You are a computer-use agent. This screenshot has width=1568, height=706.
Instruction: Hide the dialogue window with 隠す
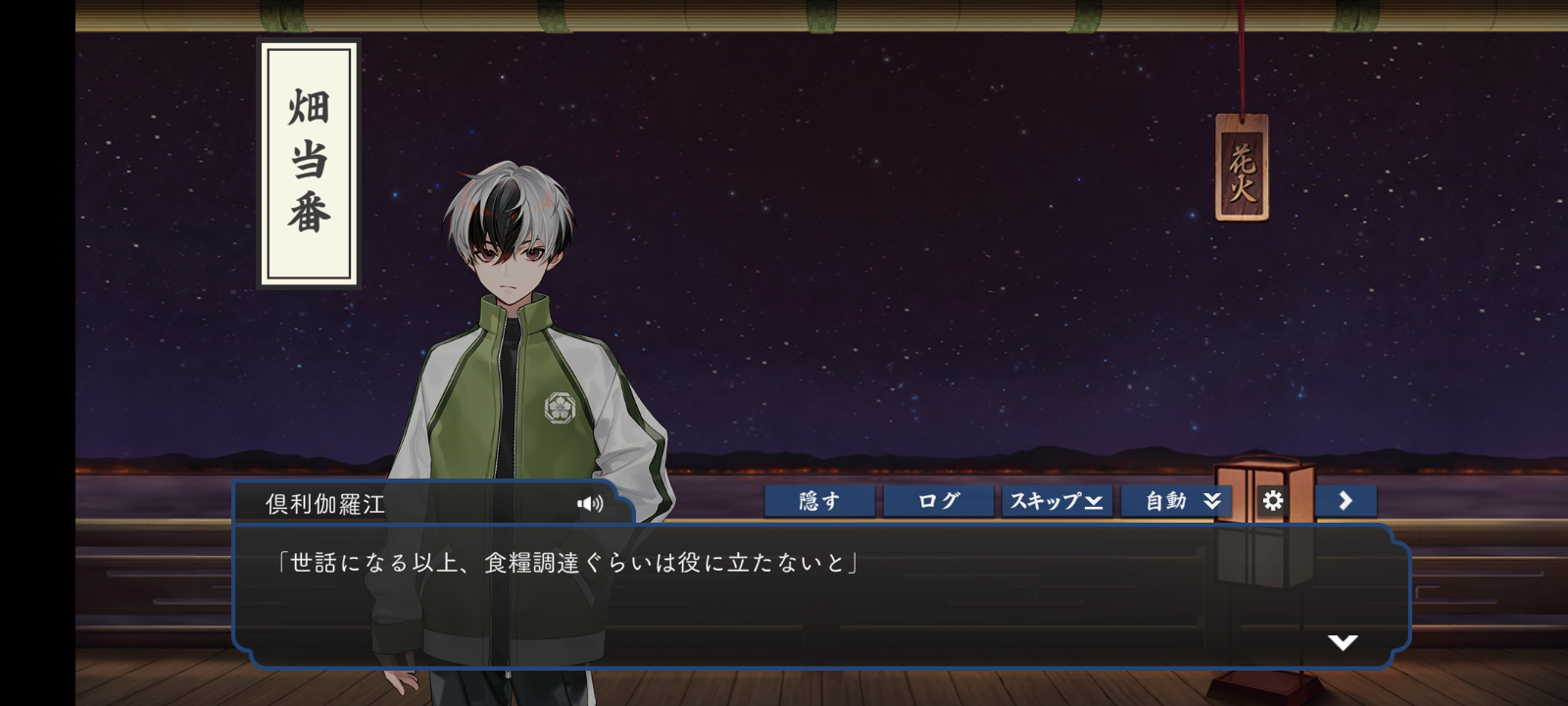point(819,501)
